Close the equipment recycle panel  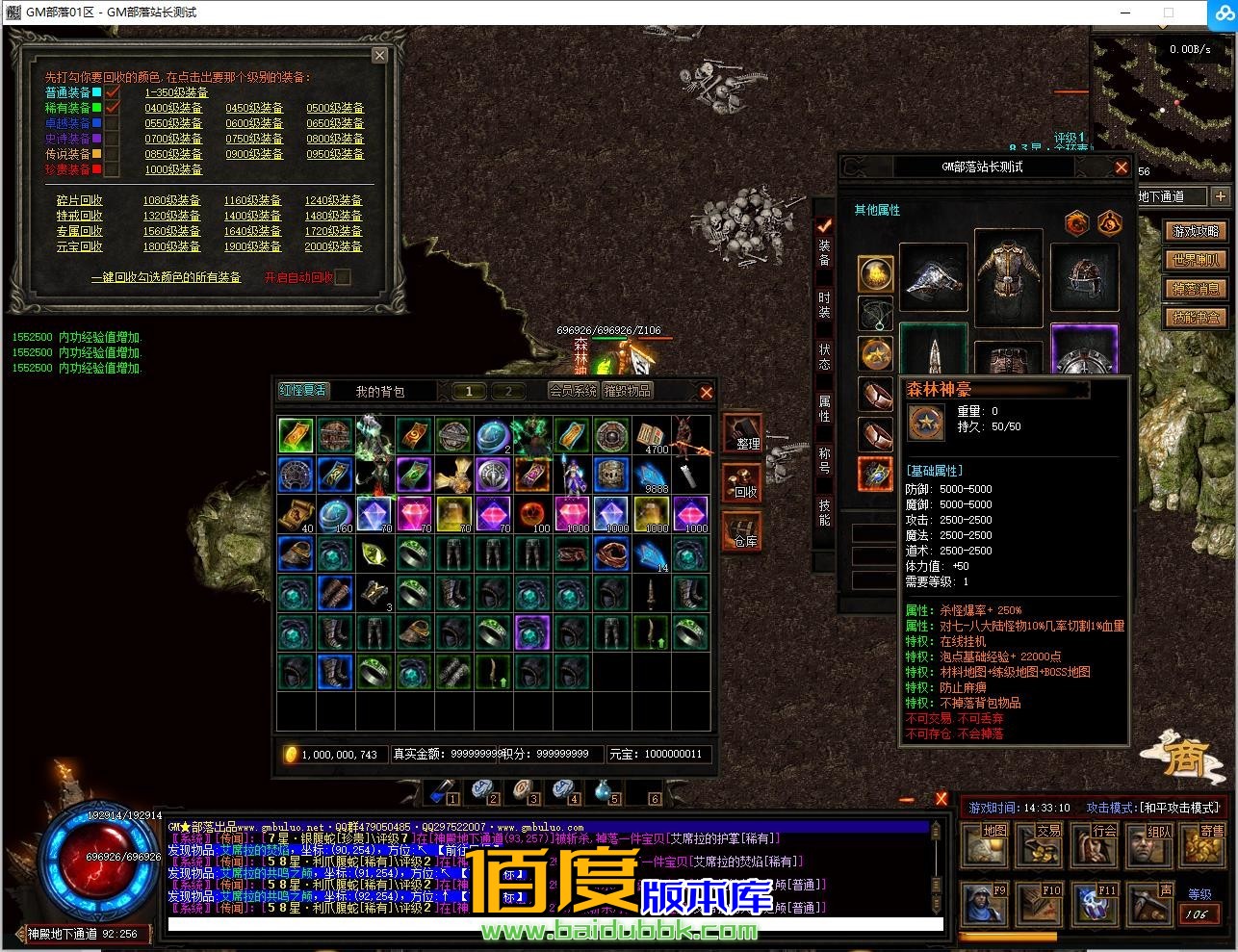(x=379, y=56)
